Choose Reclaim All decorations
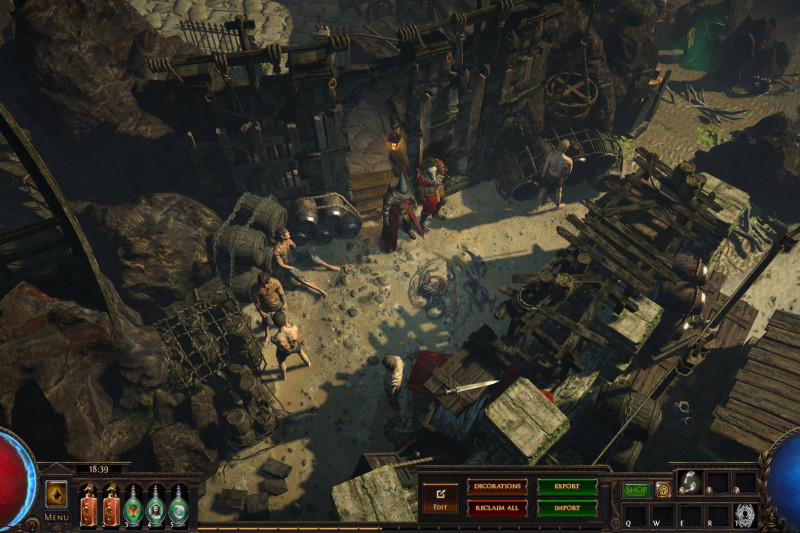800x533 pixels. pos(497,508)
